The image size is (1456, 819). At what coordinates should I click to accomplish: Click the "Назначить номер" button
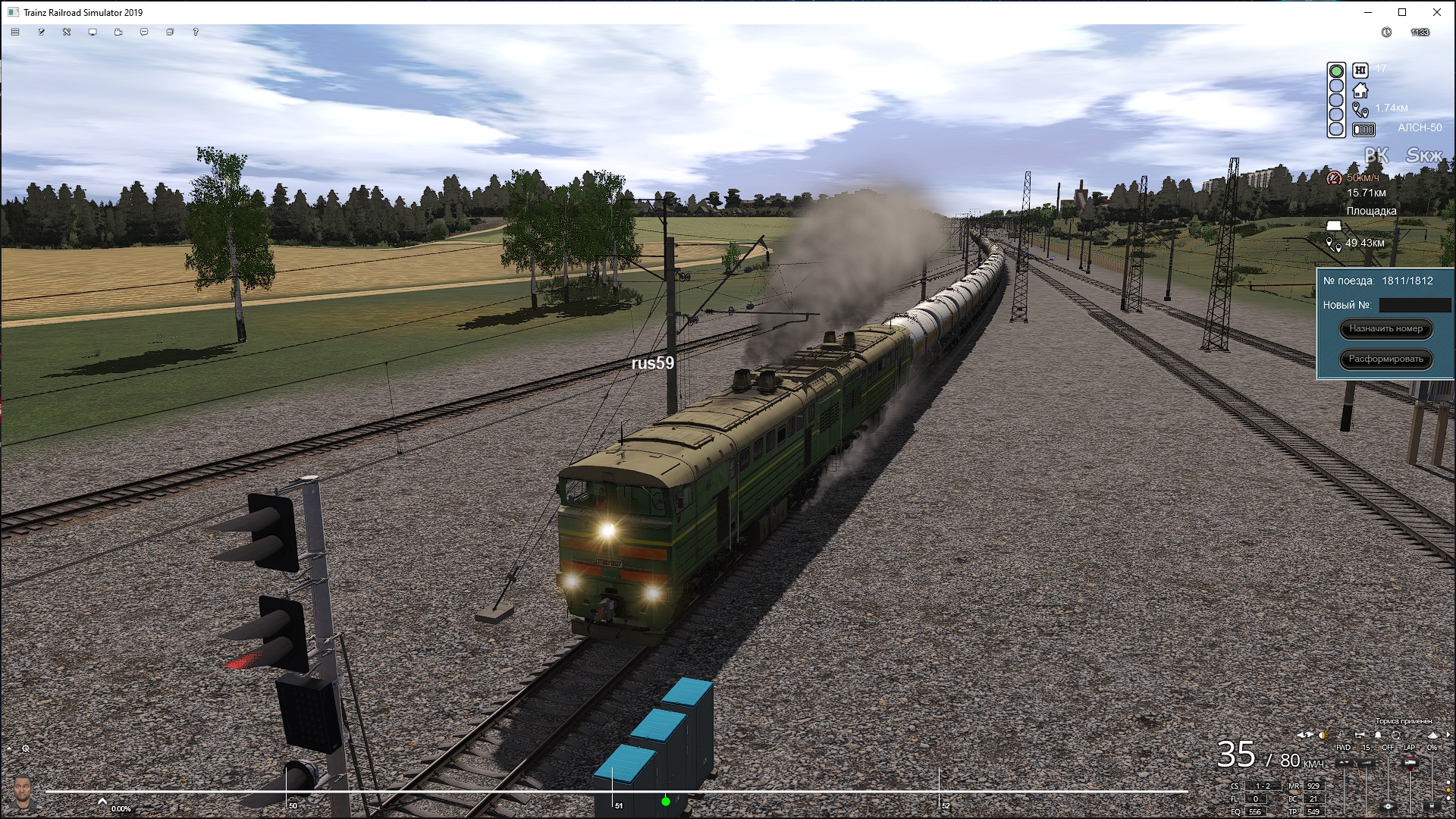tap(1385, 329)
